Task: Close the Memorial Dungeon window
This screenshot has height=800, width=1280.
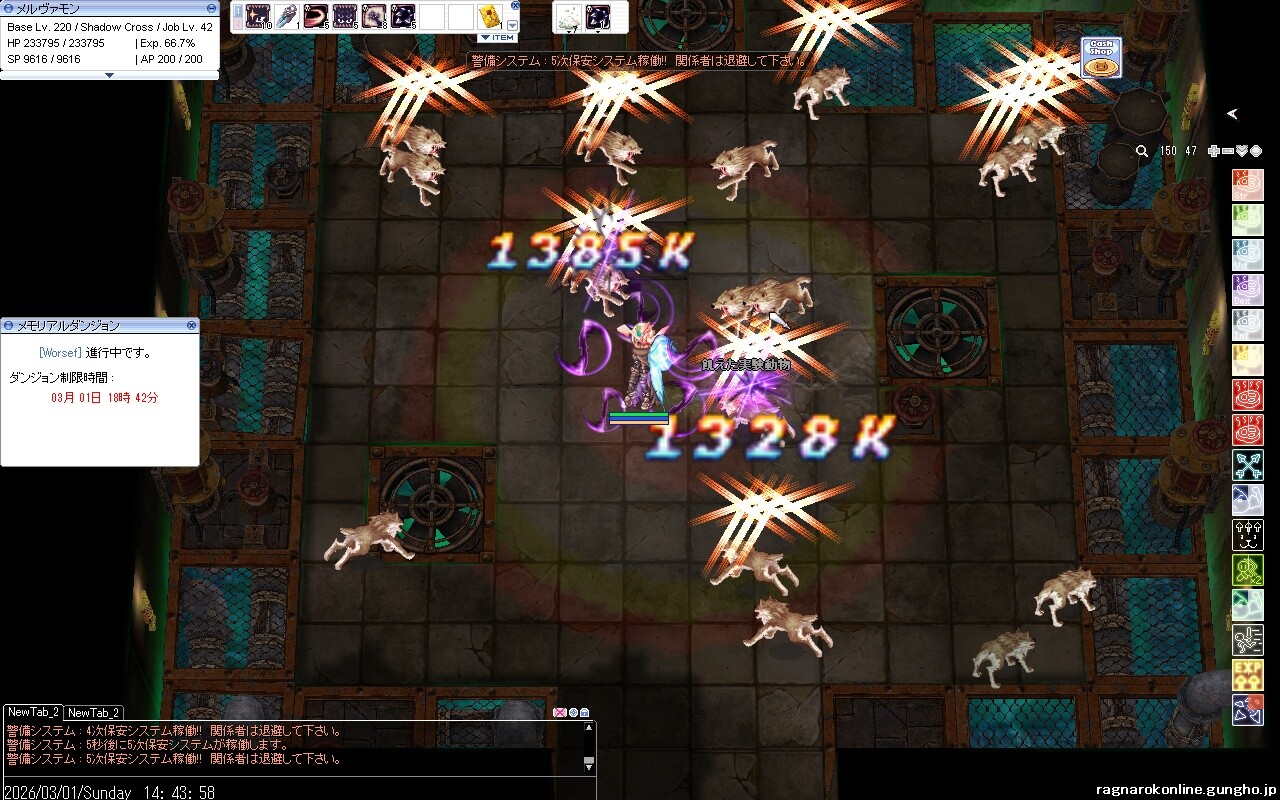Action: (191, 326)
